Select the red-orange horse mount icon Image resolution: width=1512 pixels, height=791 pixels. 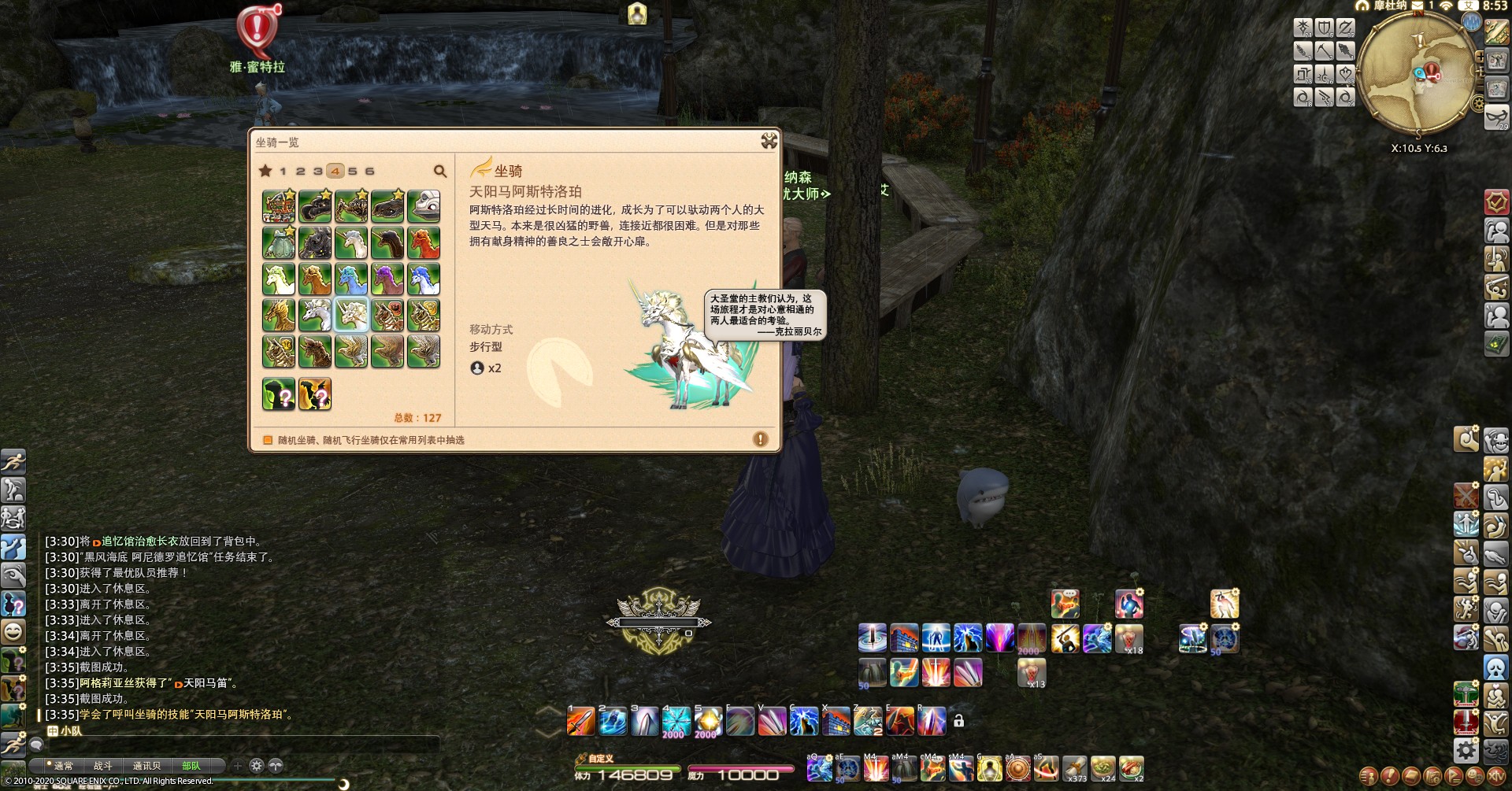(424, 243)
